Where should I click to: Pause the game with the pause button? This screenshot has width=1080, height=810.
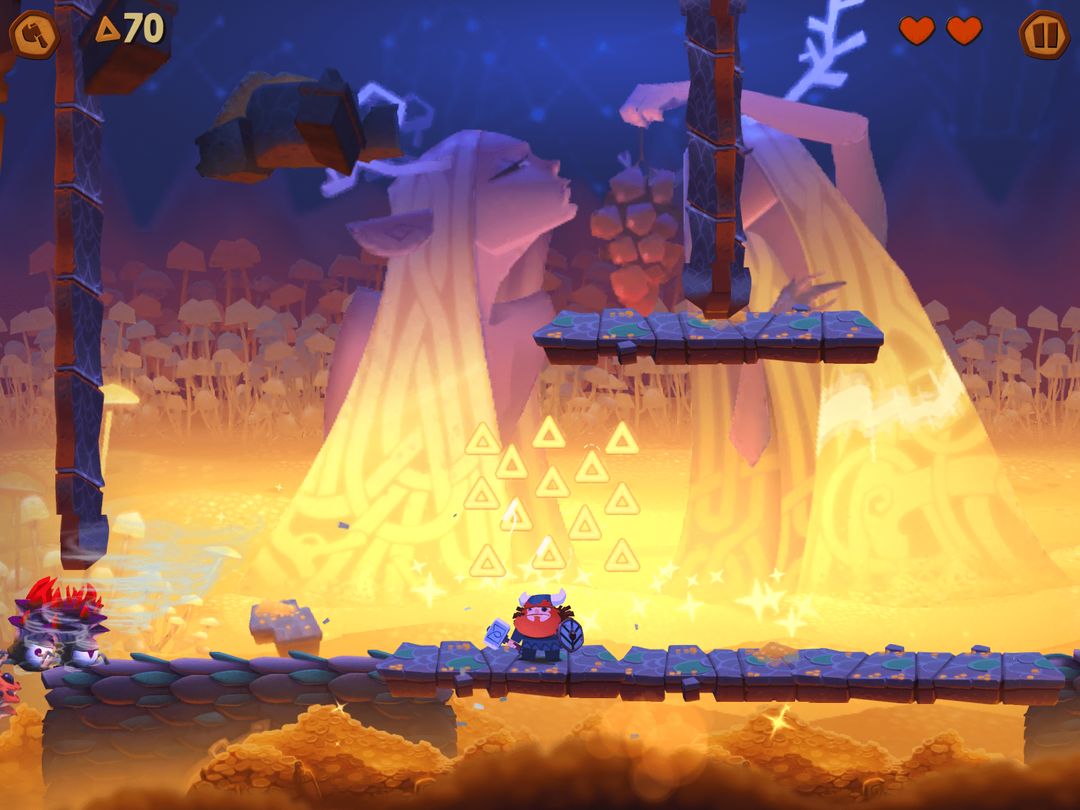(1043, 34)
